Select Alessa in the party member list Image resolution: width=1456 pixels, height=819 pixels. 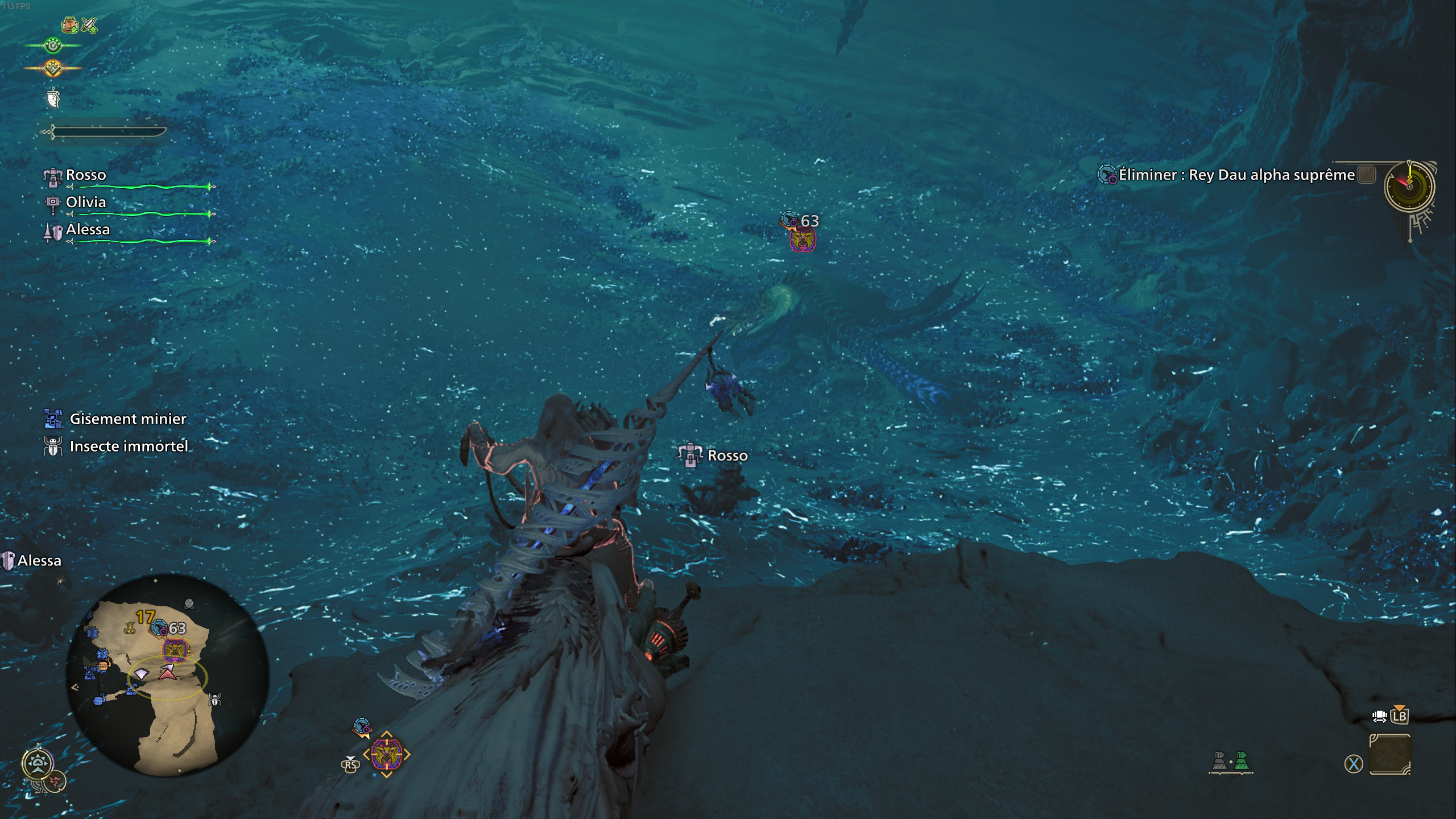tap(87, 230)
